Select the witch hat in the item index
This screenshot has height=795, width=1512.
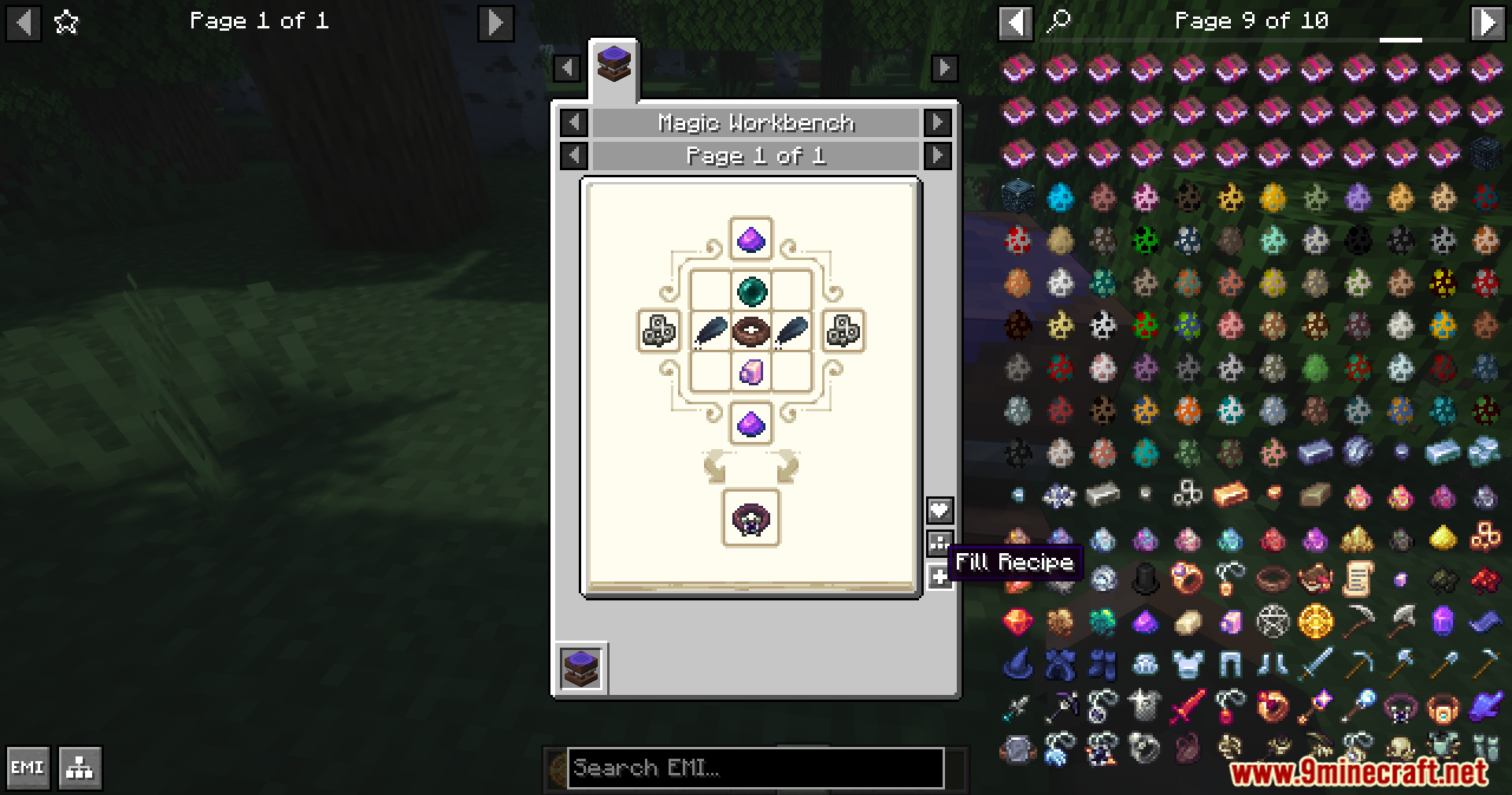point(1017,663)
